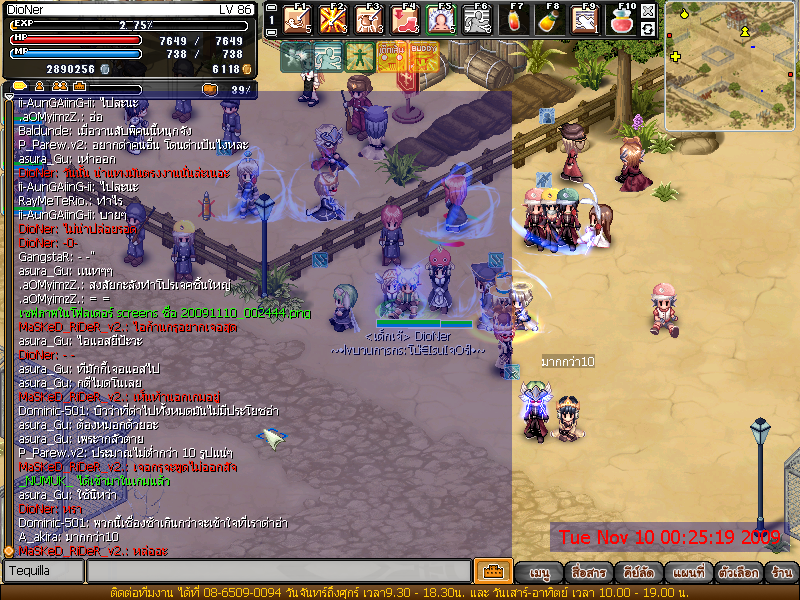The height and width of the screenshot is (600, 800).
Task: Close the hotbar with the X button
Action: tap(648, 11)
